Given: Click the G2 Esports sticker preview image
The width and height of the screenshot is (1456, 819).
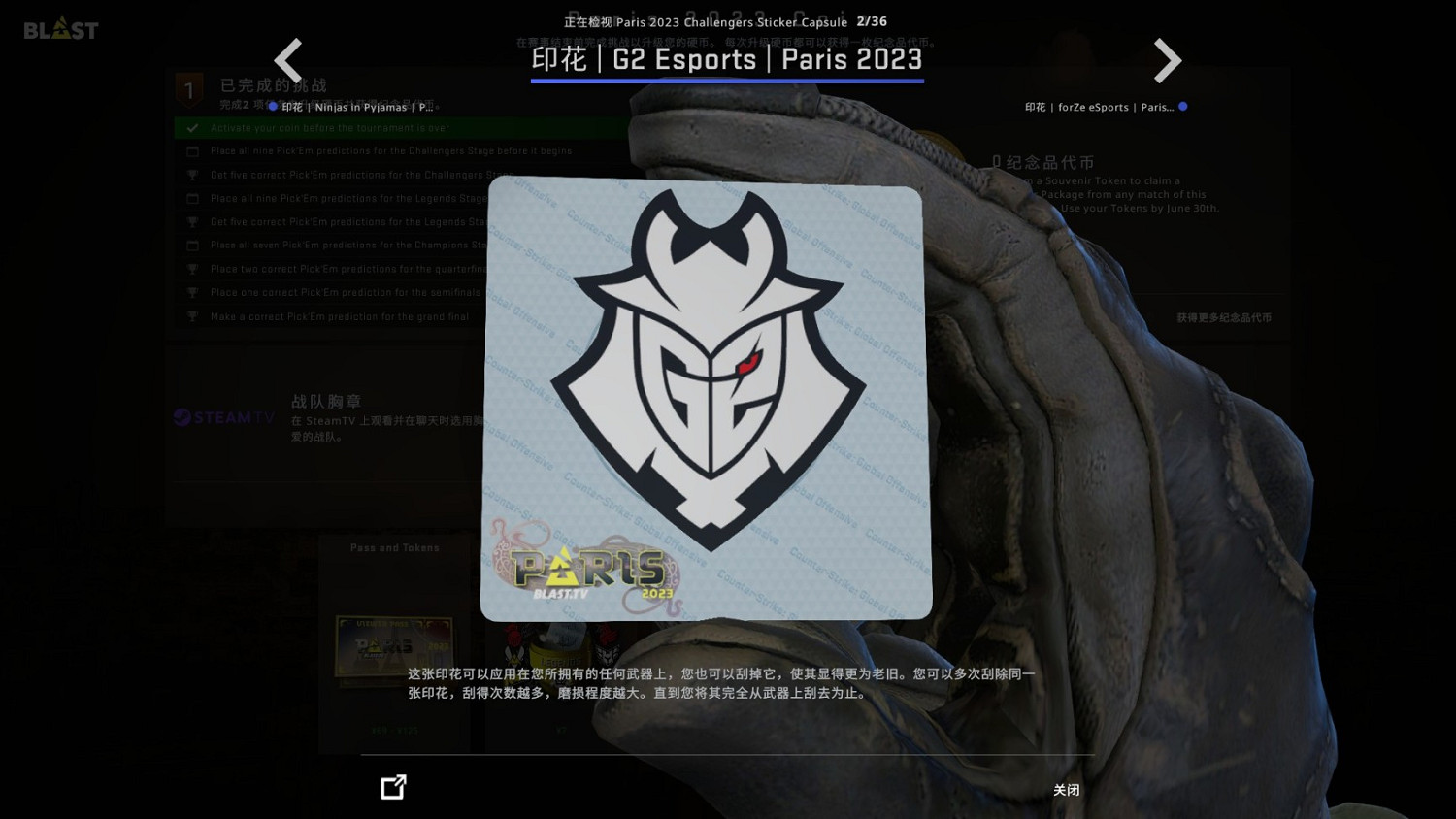Looking at the screenshot, I should (706, 399).
